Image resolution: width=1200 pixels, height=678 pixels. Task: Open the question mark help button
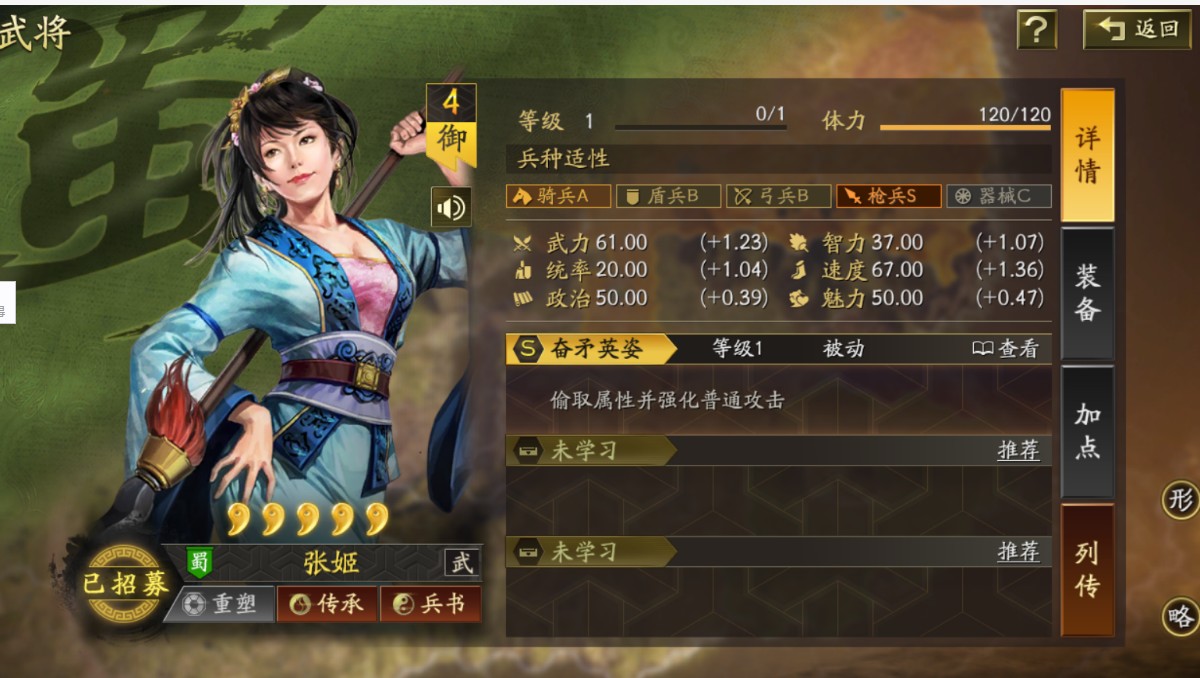tap(1037, 30)
